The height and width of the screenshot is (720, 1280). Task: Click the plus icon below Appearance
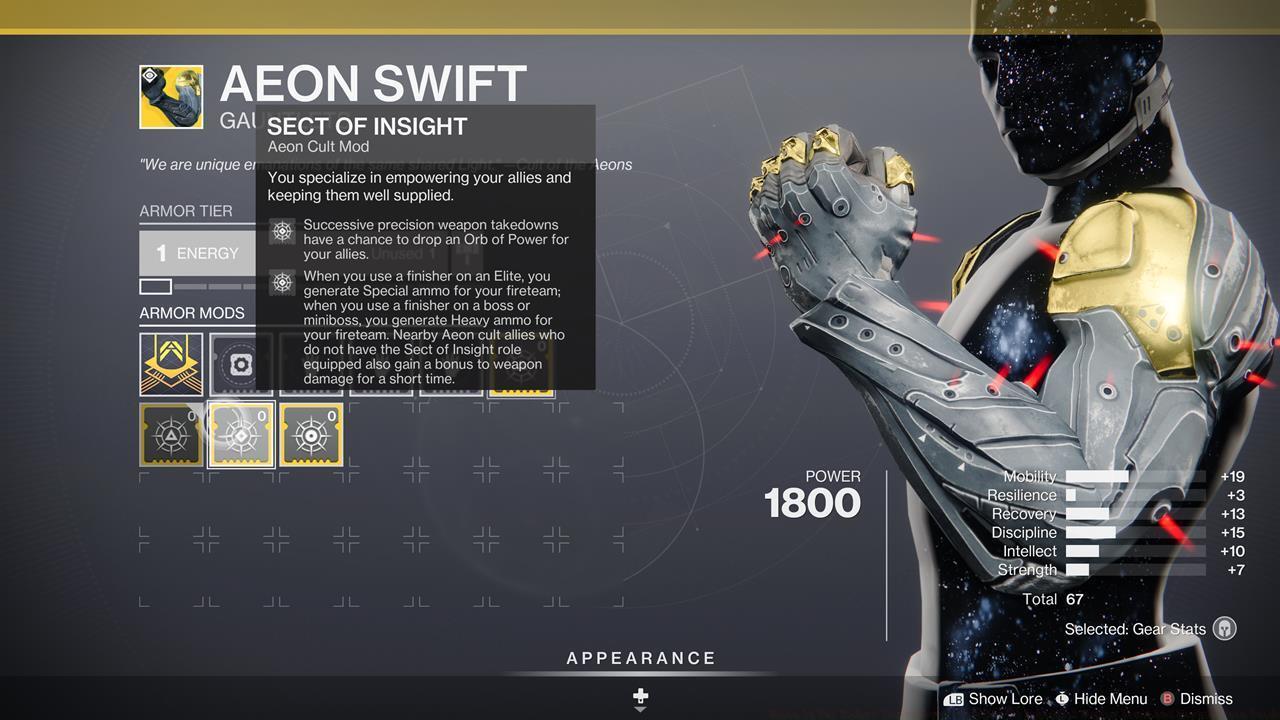point(640,693)
